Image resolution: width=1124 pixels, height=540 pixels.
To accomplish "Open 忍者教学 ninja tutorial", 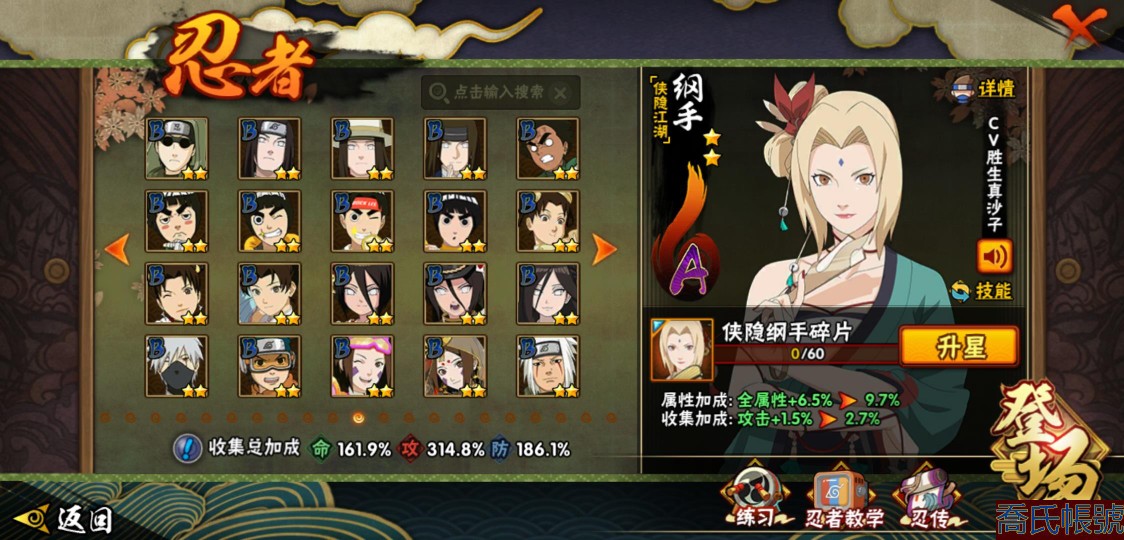I will coord(845,498).
